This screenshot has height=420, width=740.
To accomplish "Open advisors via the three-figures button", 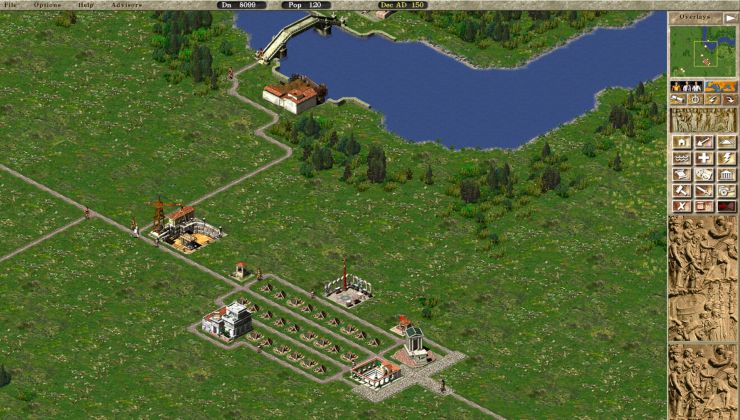I will (685, 86).
